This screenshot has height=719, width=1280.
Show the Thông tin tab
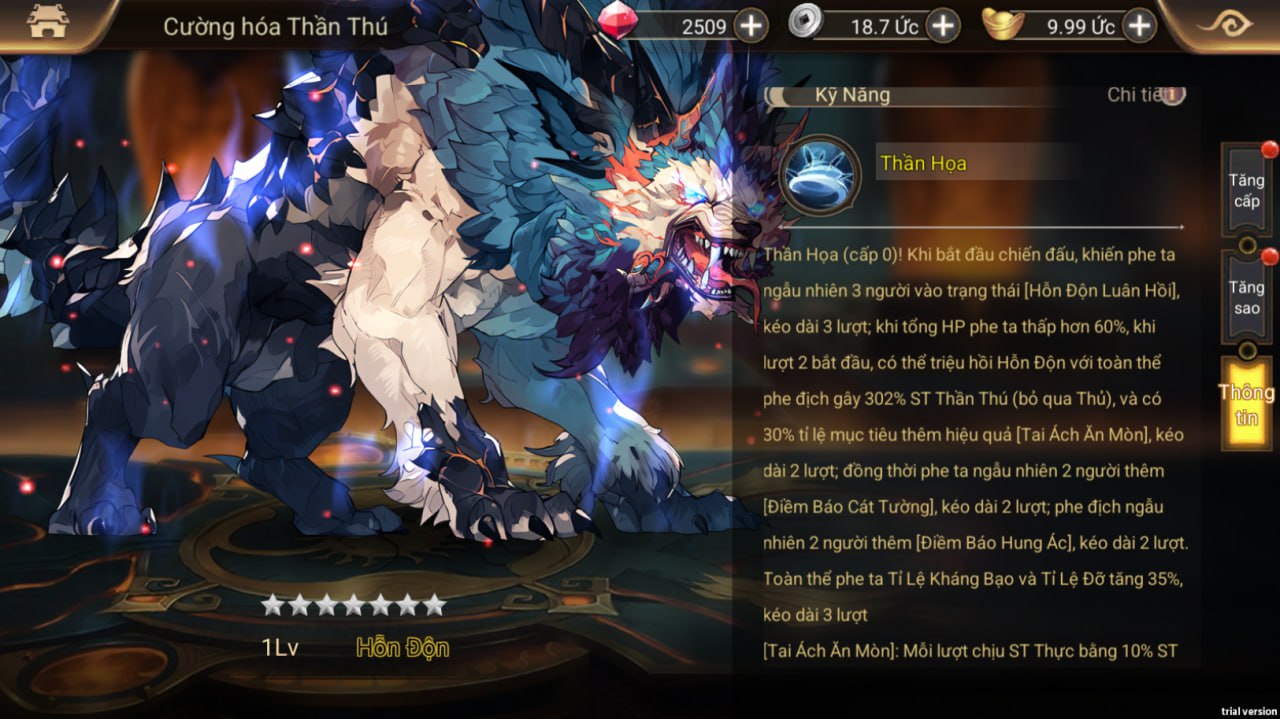1246,404
